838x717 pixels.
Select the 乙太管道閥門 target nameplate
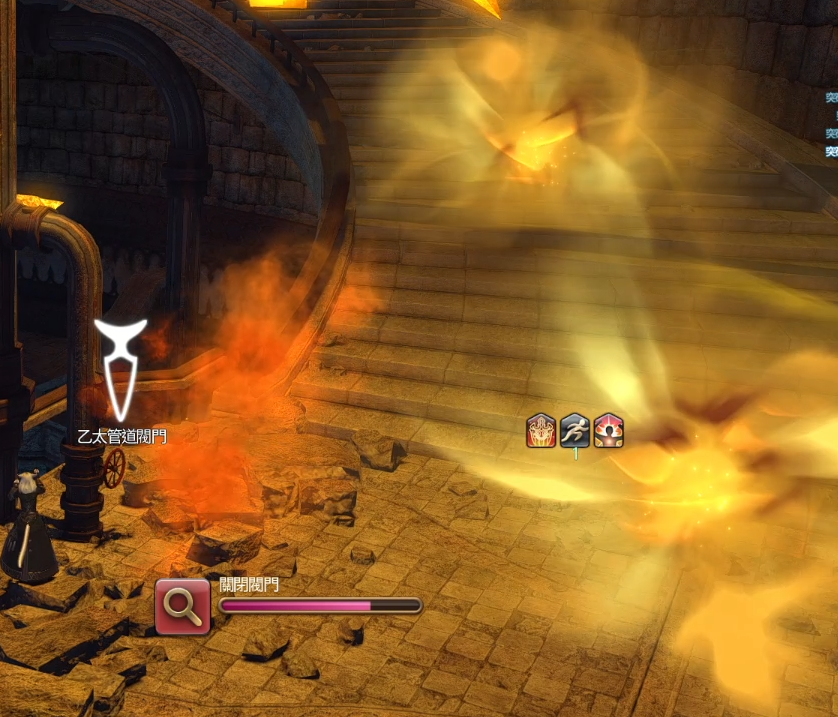pyautogui.click(x=122, y=436)
